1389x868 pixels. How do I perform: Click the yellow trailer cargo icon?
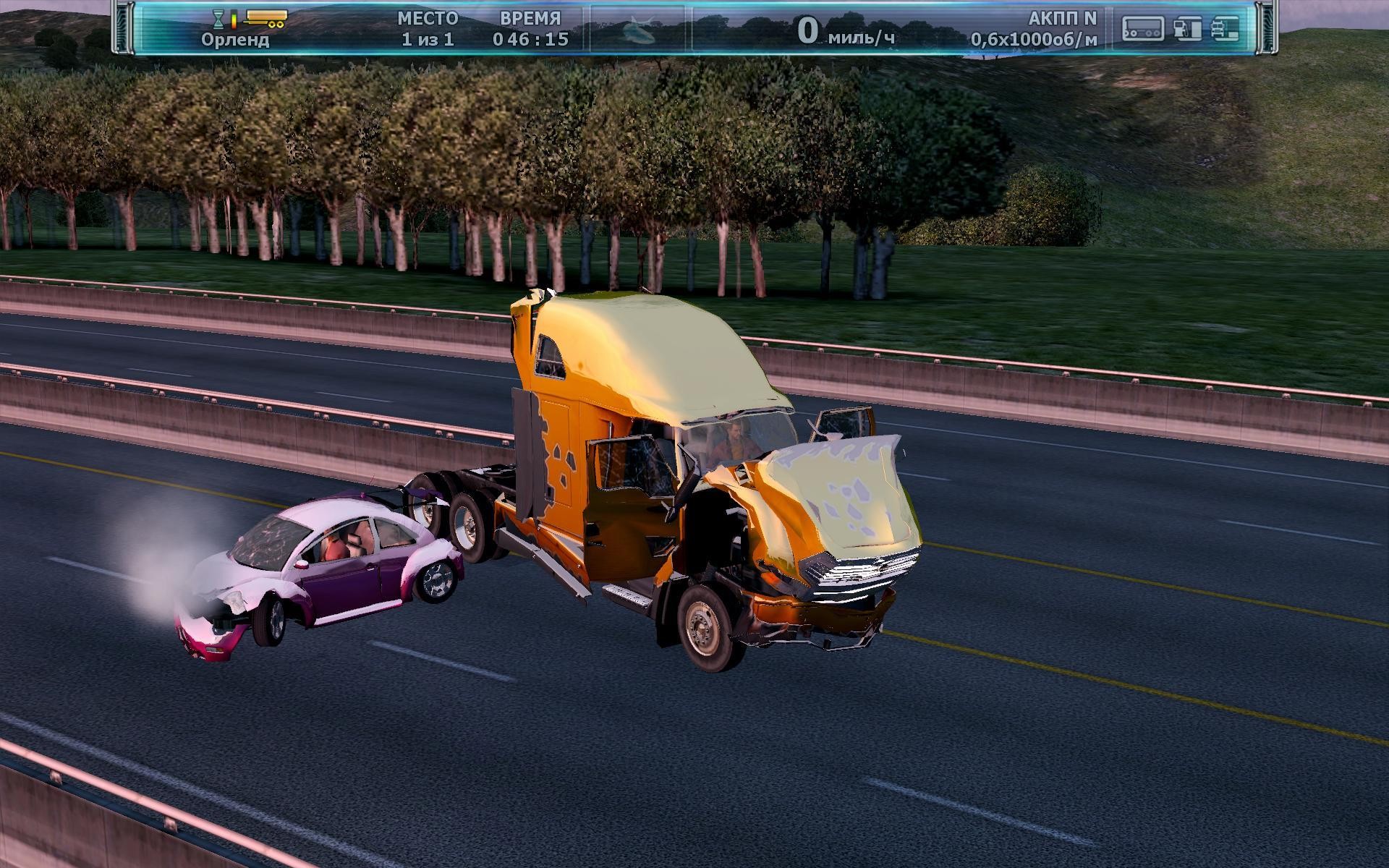[266, 18]
